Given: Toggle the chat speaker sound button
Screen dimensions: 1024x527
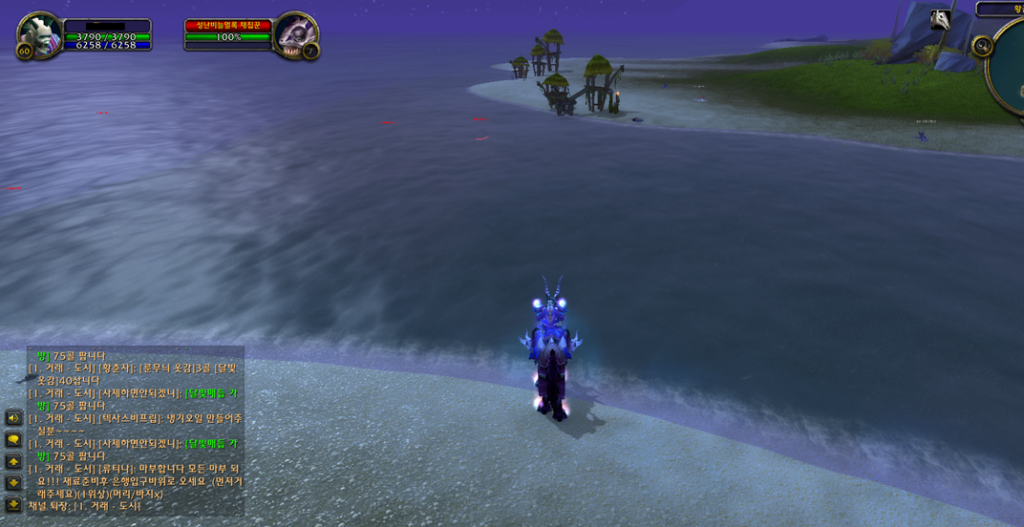Looking at the screenshot, I should coord(14,417).
